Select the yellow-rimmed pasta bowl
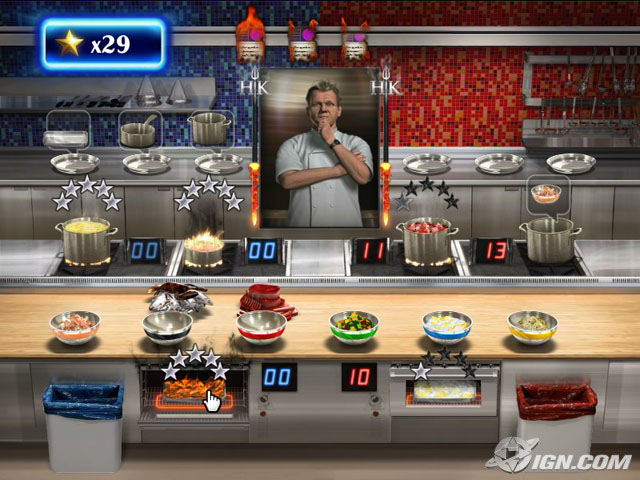 tap(532, 326)
